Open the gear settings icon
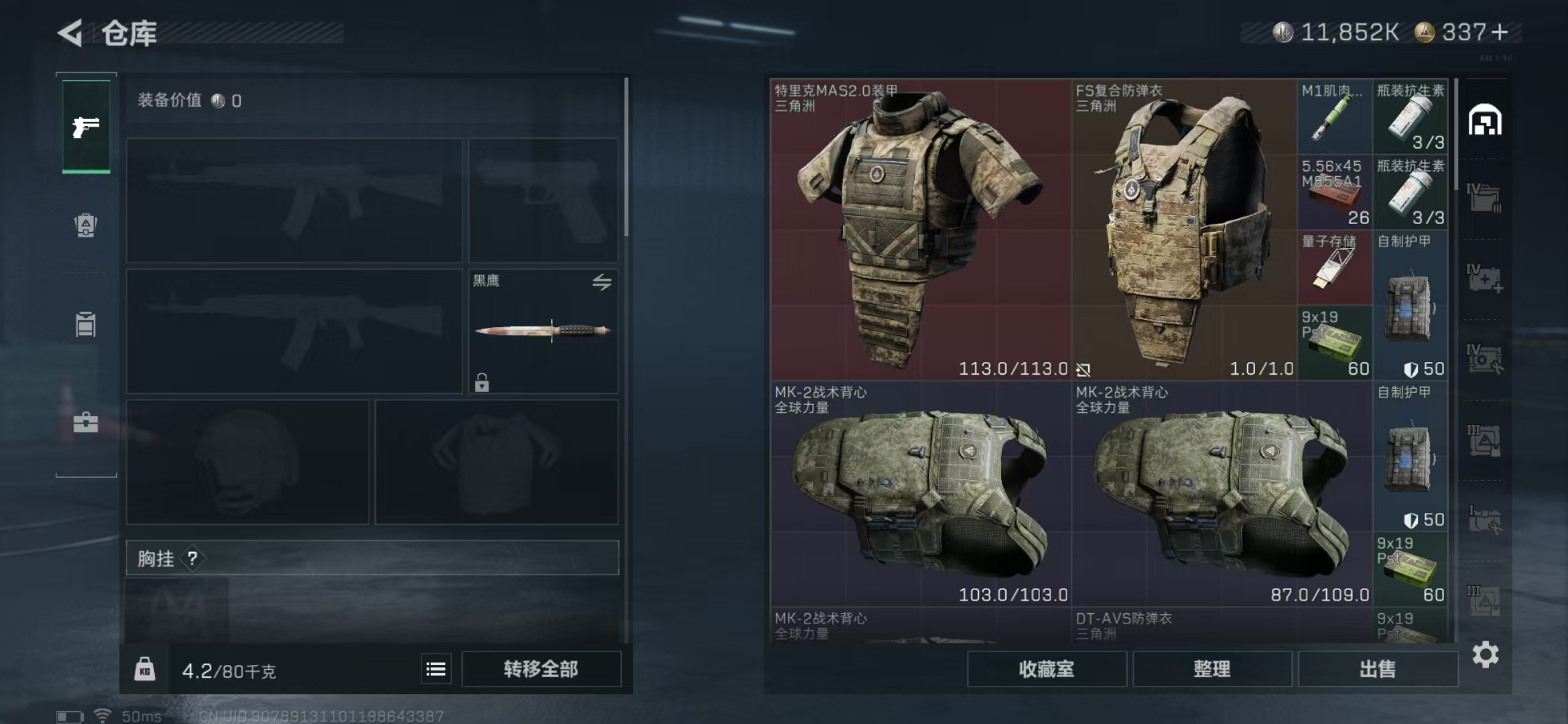This screenshot has height=724, width=1568. [1485, 654]
